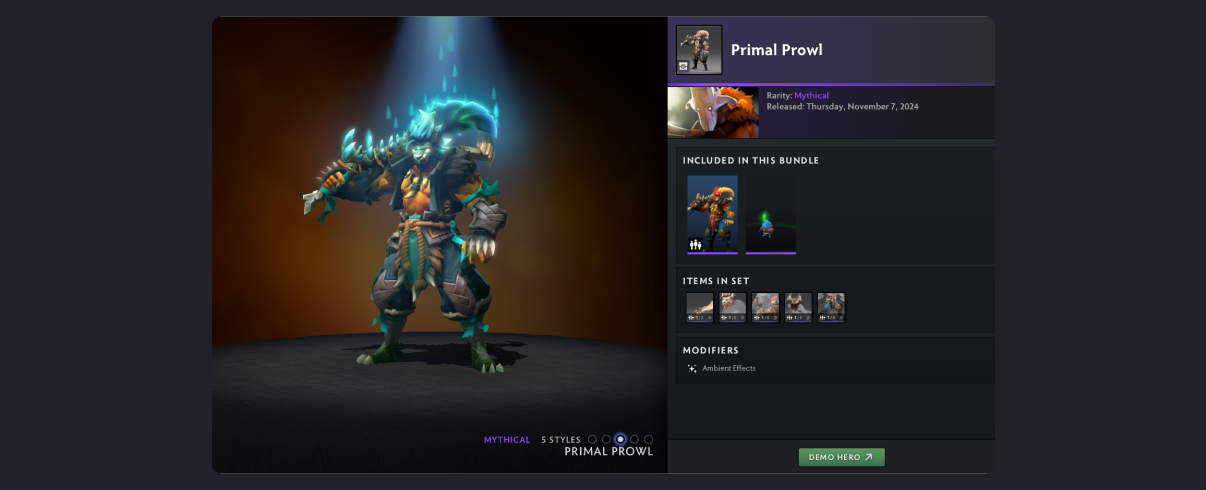Screen dimensions: 1206x490
Task: Open the third item in set
Action: pyautogui.click(x=766, y=307)
